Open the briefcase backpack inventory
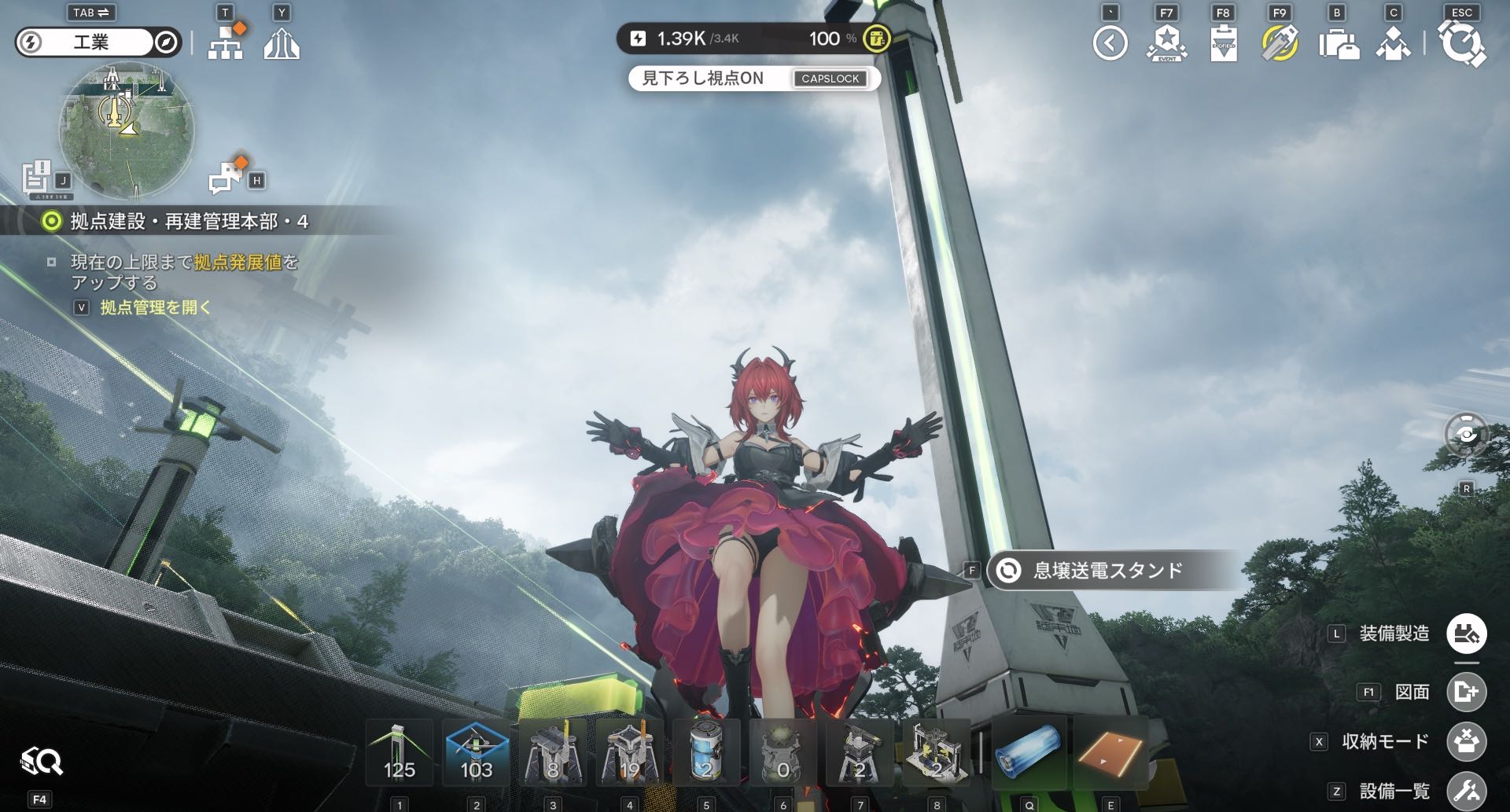 [x=1337, y=44]
